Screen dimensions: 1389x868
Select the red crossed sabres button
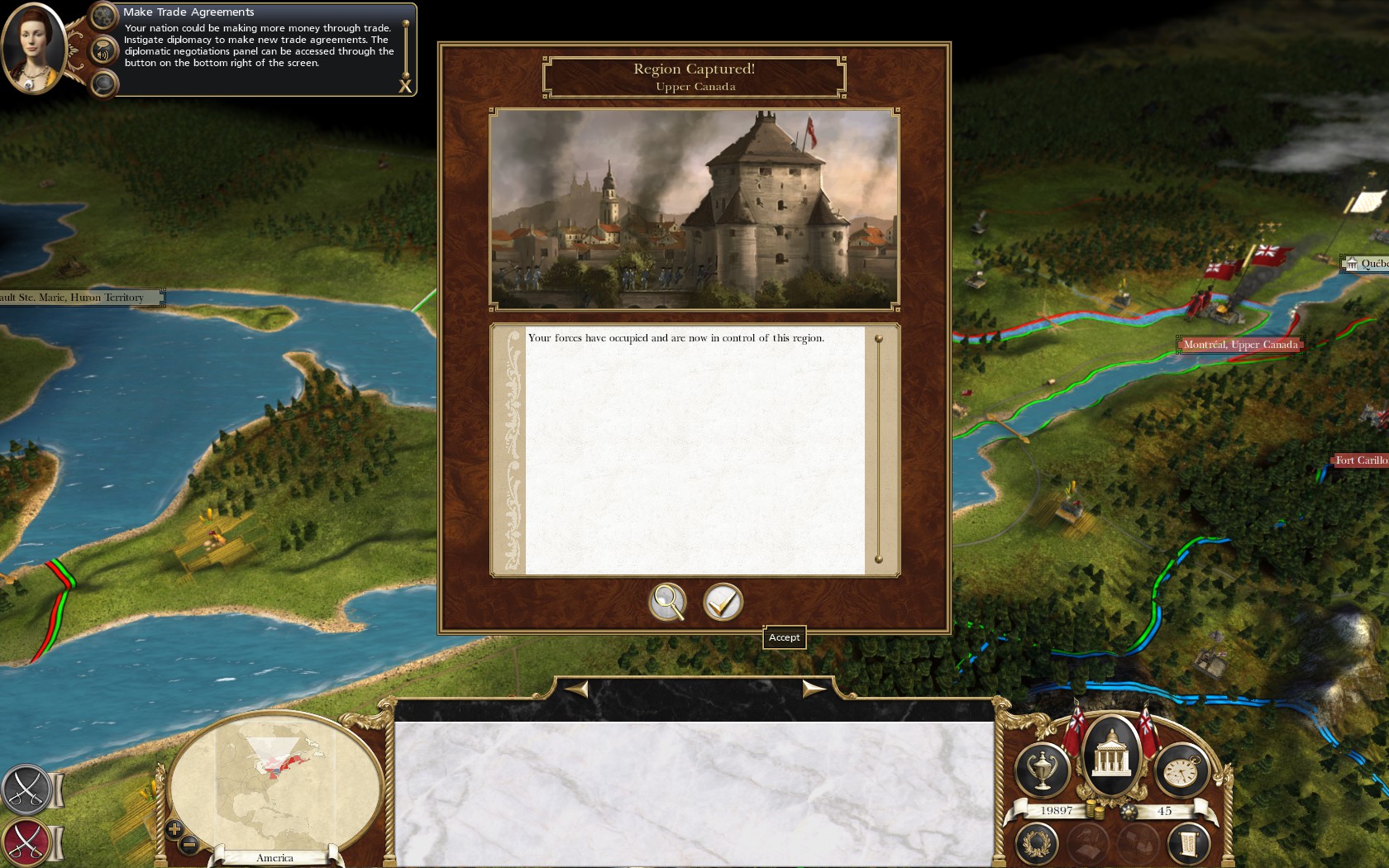(26, 842)
